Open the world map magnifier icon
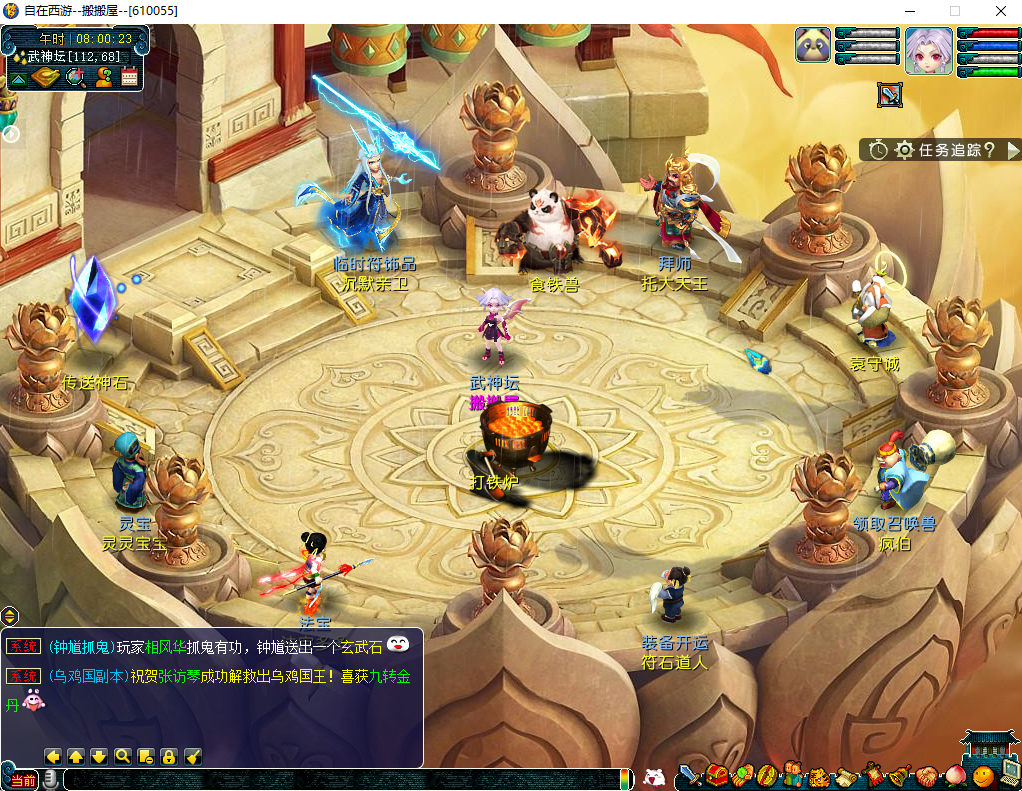This screenshot has height=791, width=1022. [x=74, y=77]
